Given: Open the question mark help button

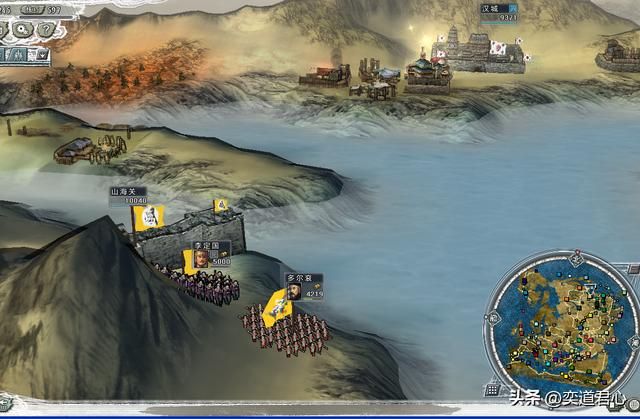Looking at the screenshot, I should (x=45, y=29).
